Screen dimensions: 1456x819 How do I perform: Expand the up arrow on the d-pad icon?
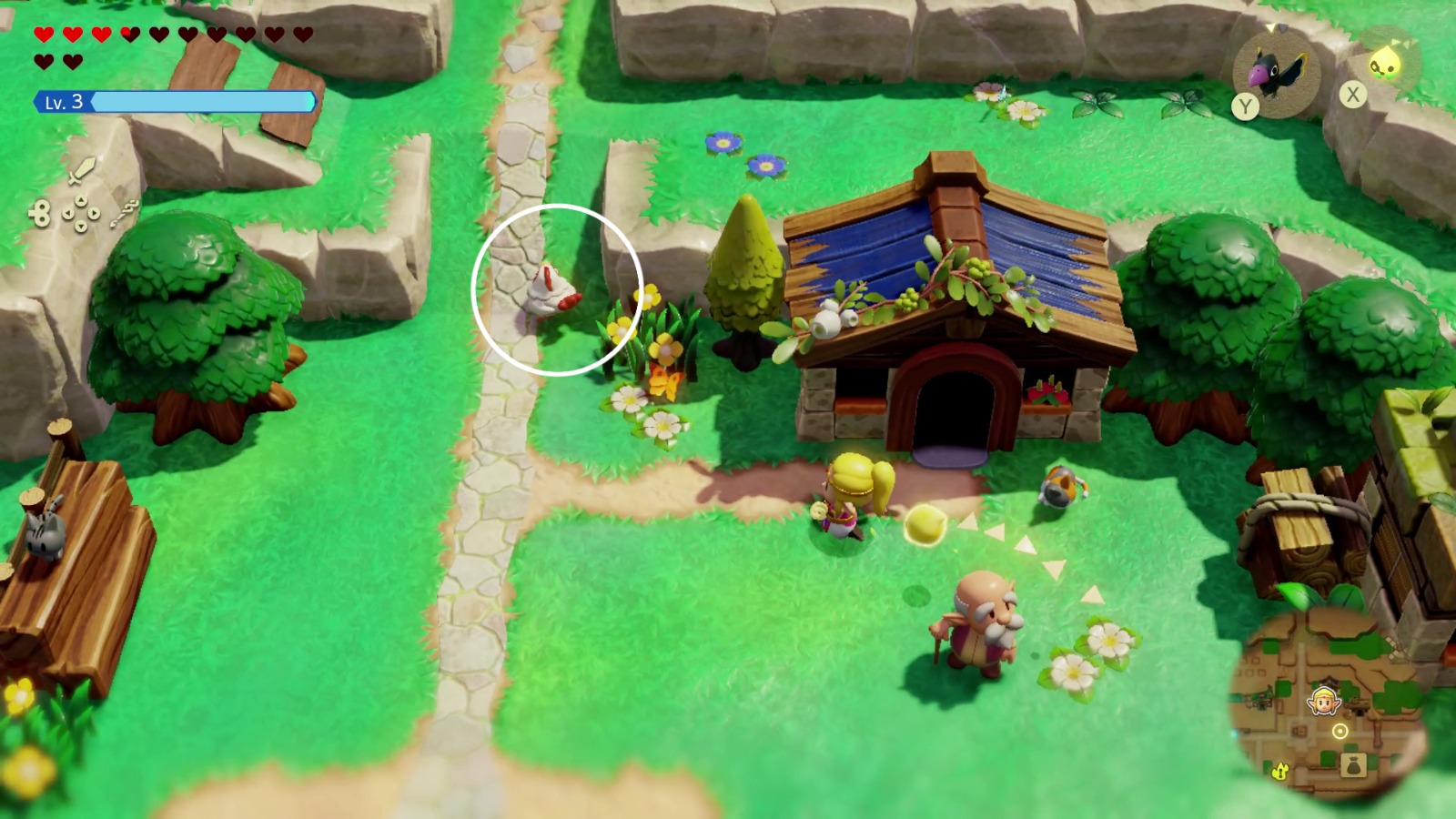pyautogui.click(x=80, y=200)
